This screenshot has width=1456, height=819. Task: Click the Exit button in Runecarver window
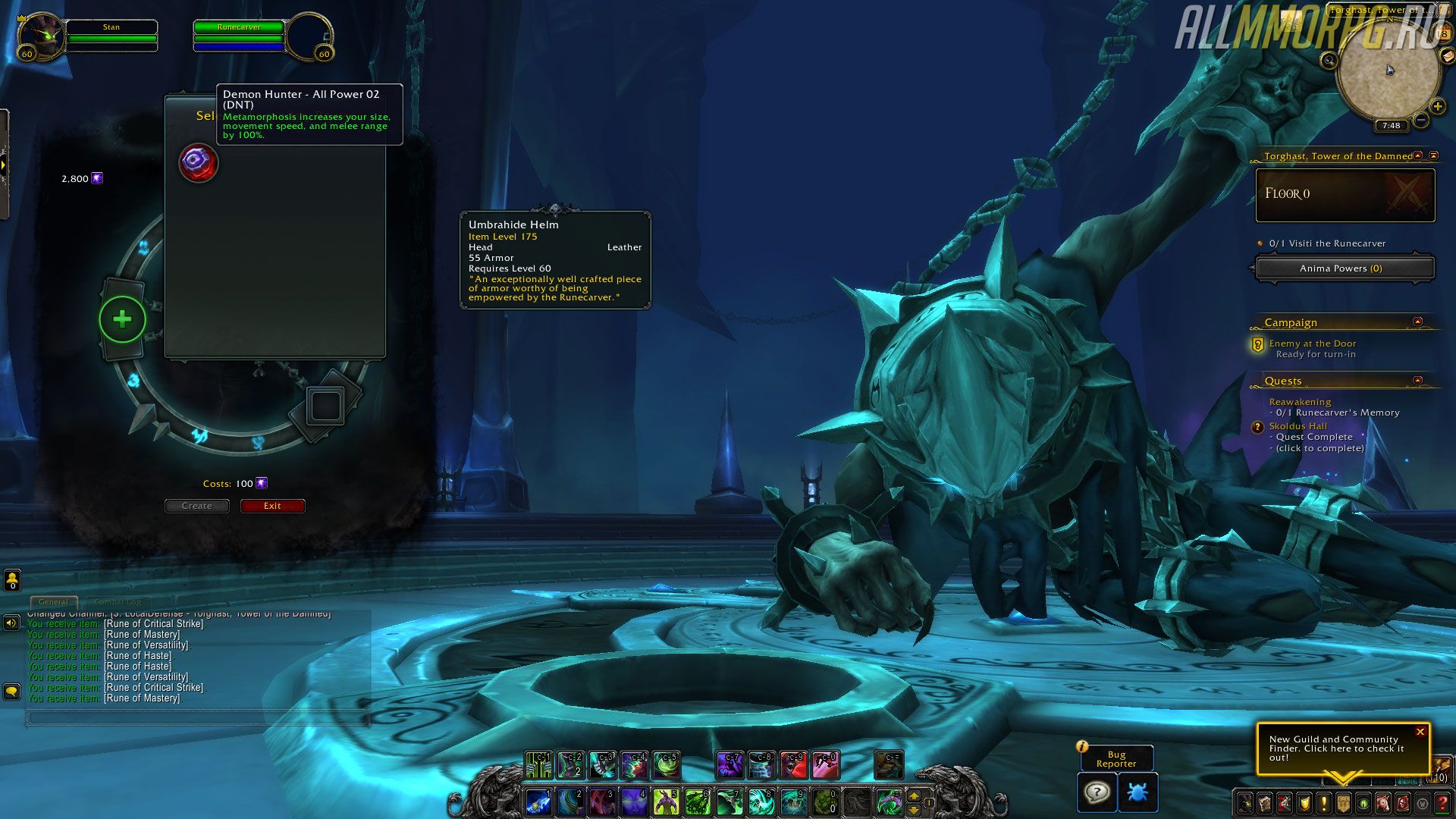pyautogui.click(x=272, y=506)
